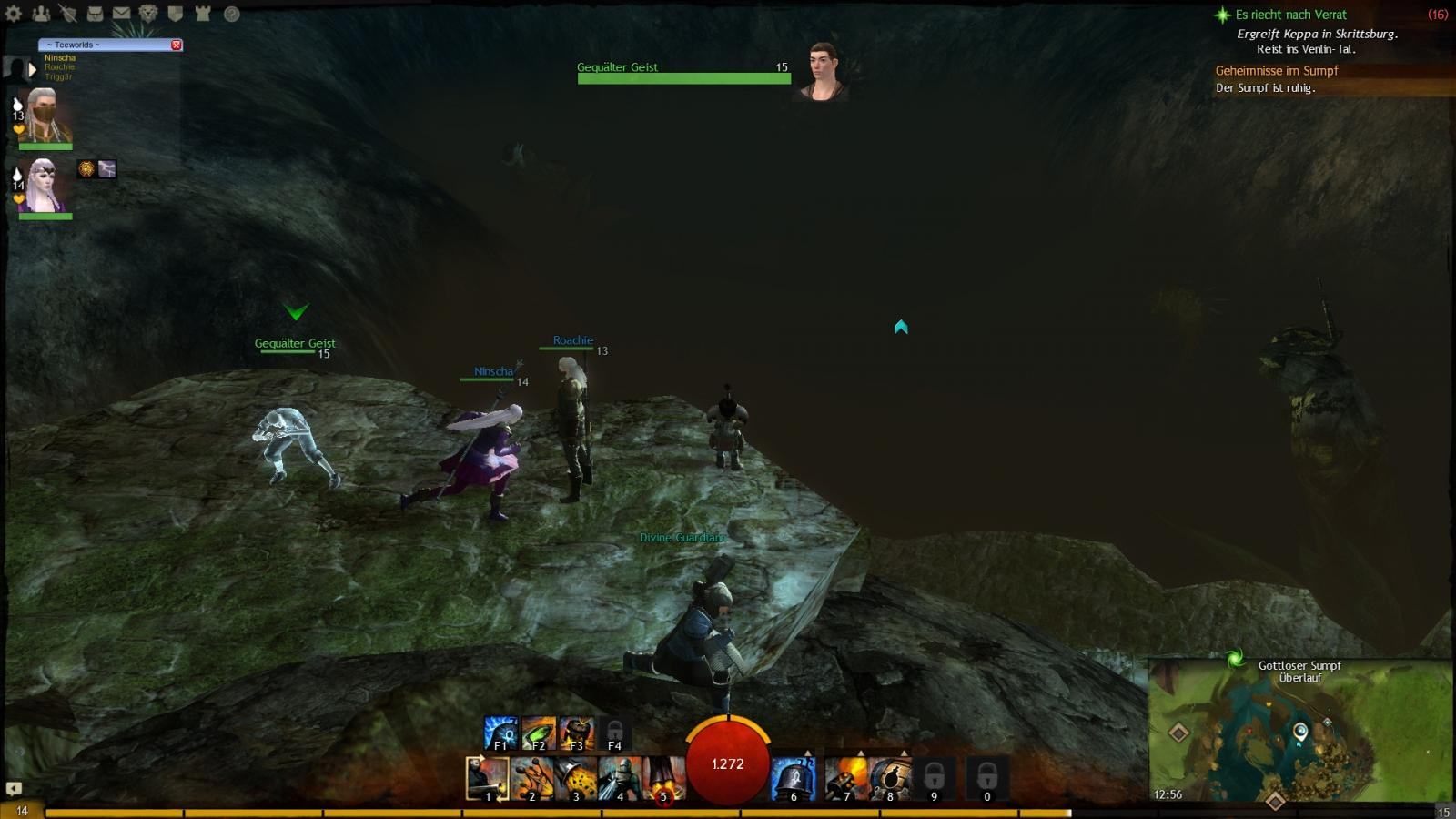Open the inventory bag icon
Image resolution: width=1456 pixels, height=819 pixels.
95,14
